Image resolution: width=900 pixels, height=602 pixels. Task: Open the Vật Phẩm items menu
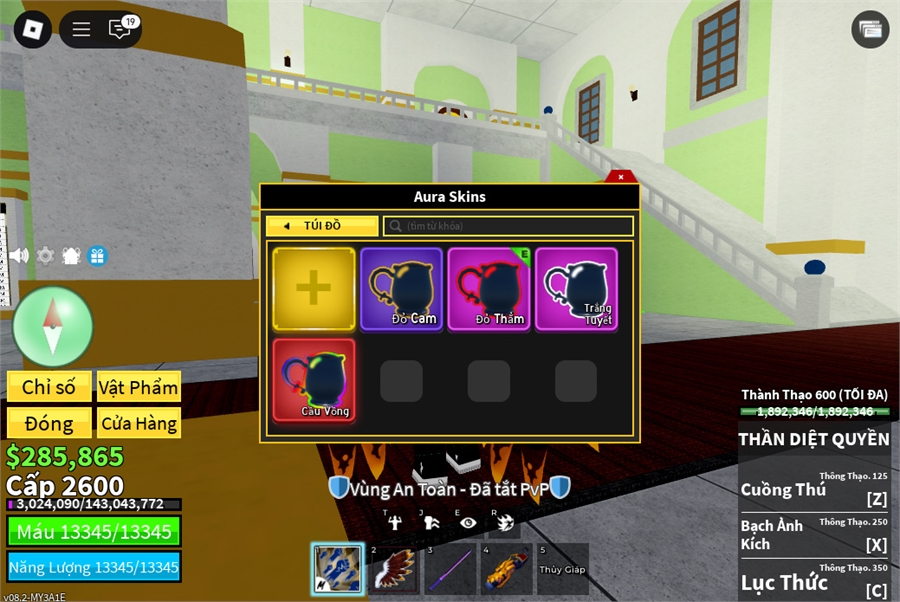(138, 387)
